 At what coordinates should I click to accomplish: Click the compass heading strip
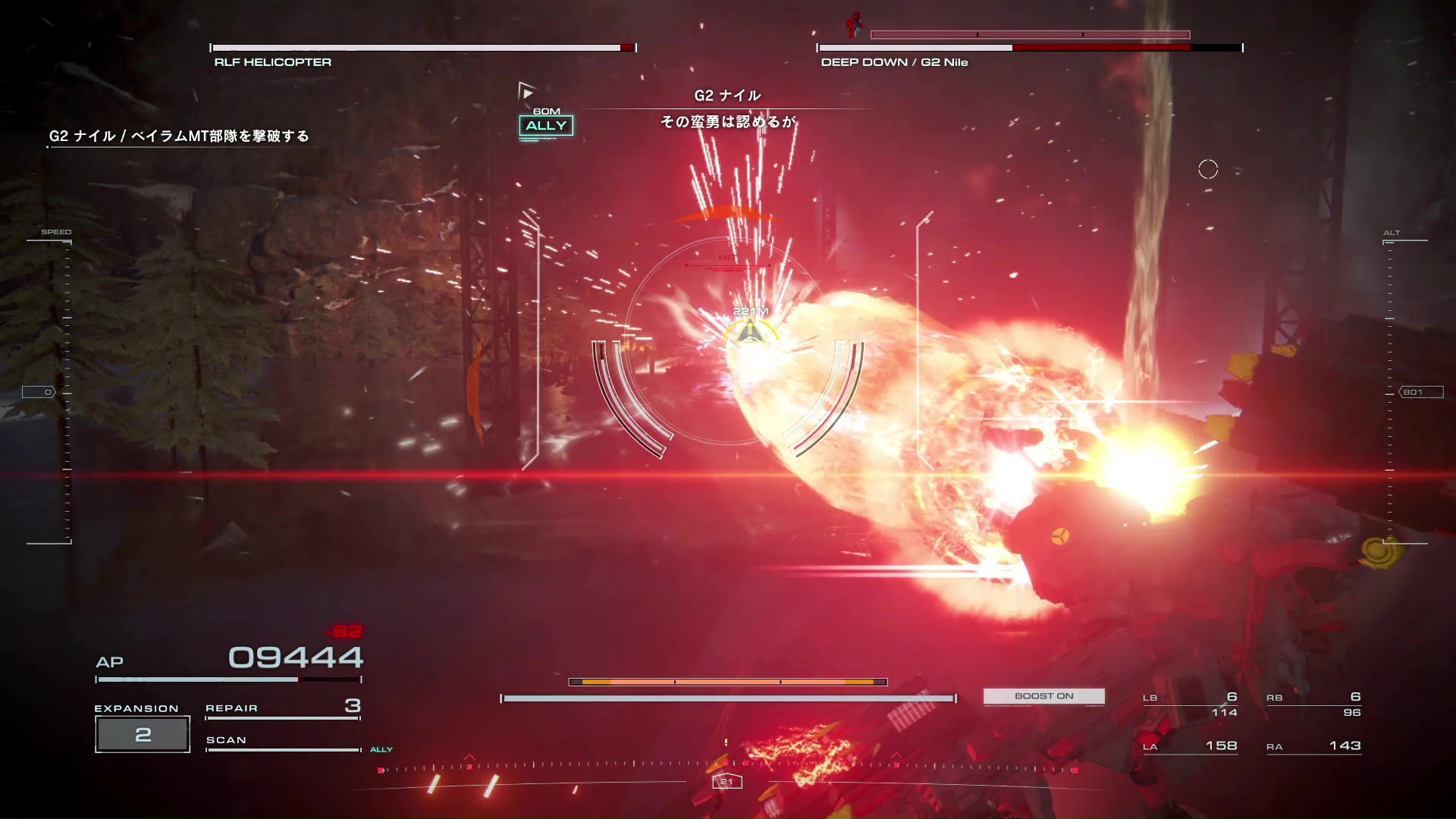pyautogui.click(x=726, y=769)
